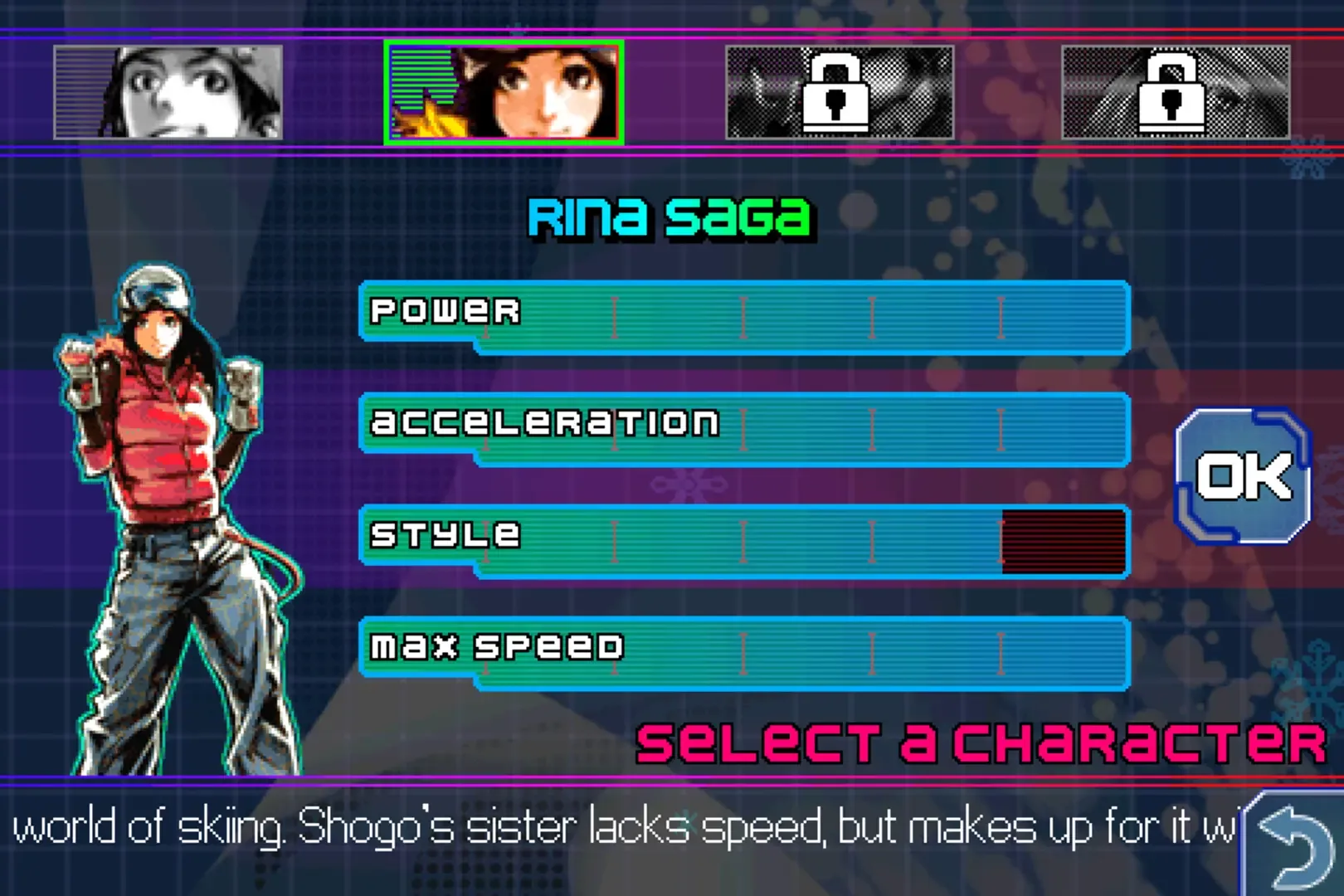Select the grayscale beanie character portrait
Viewport: 1344px width, 896px height.
[x=168, y=92]
